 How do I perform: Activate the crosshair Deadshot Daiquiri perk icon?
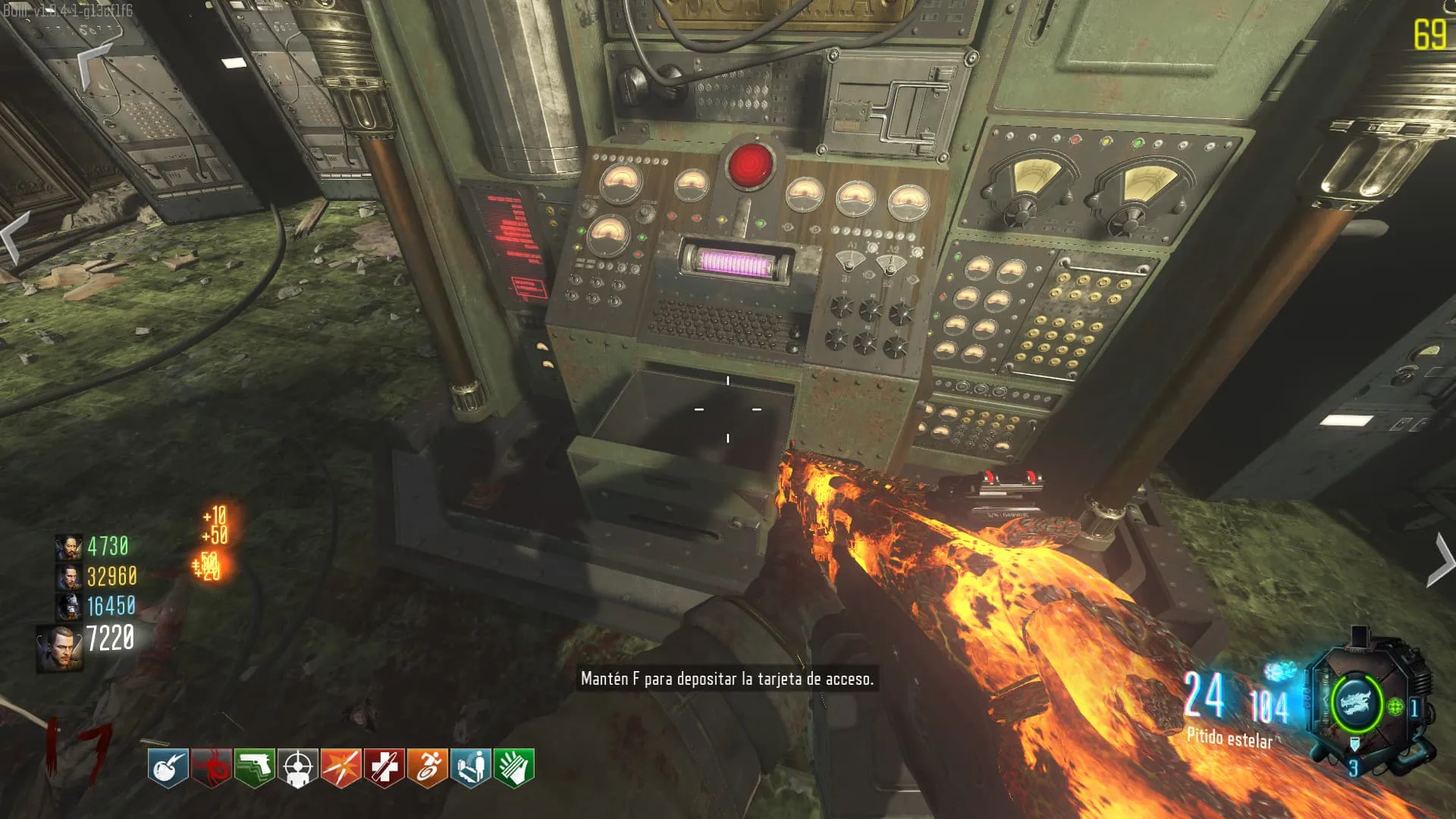coord(297,767)
